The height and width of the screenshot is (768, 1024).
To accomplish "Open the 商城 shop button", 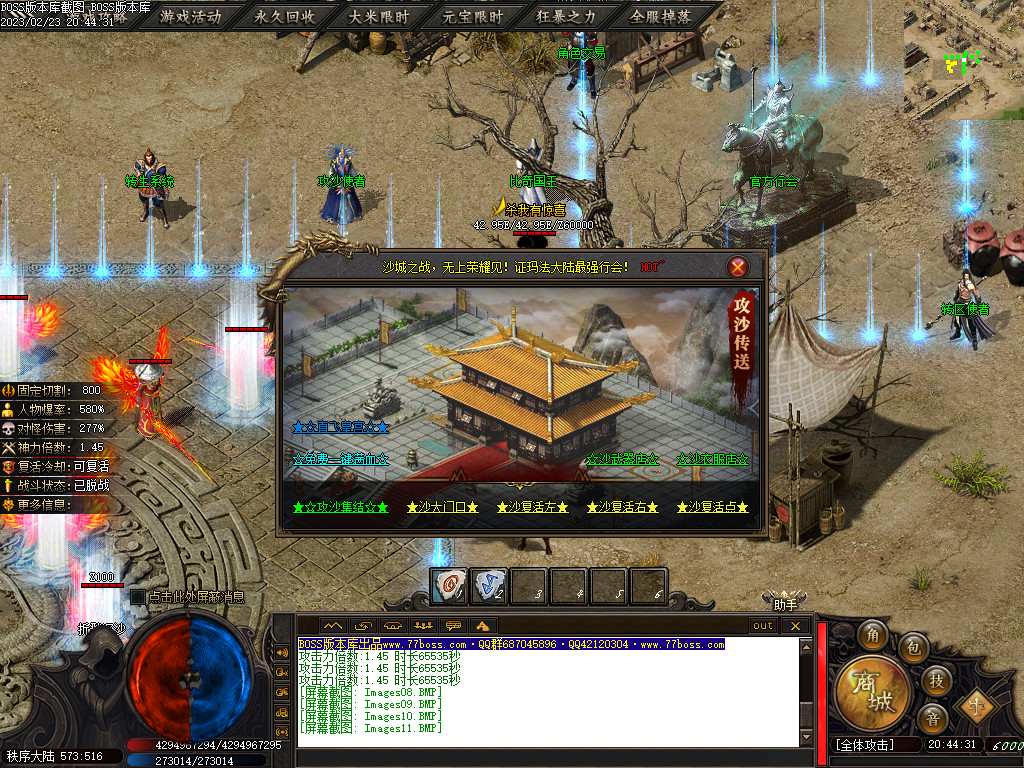I will (x=872, y=692).
